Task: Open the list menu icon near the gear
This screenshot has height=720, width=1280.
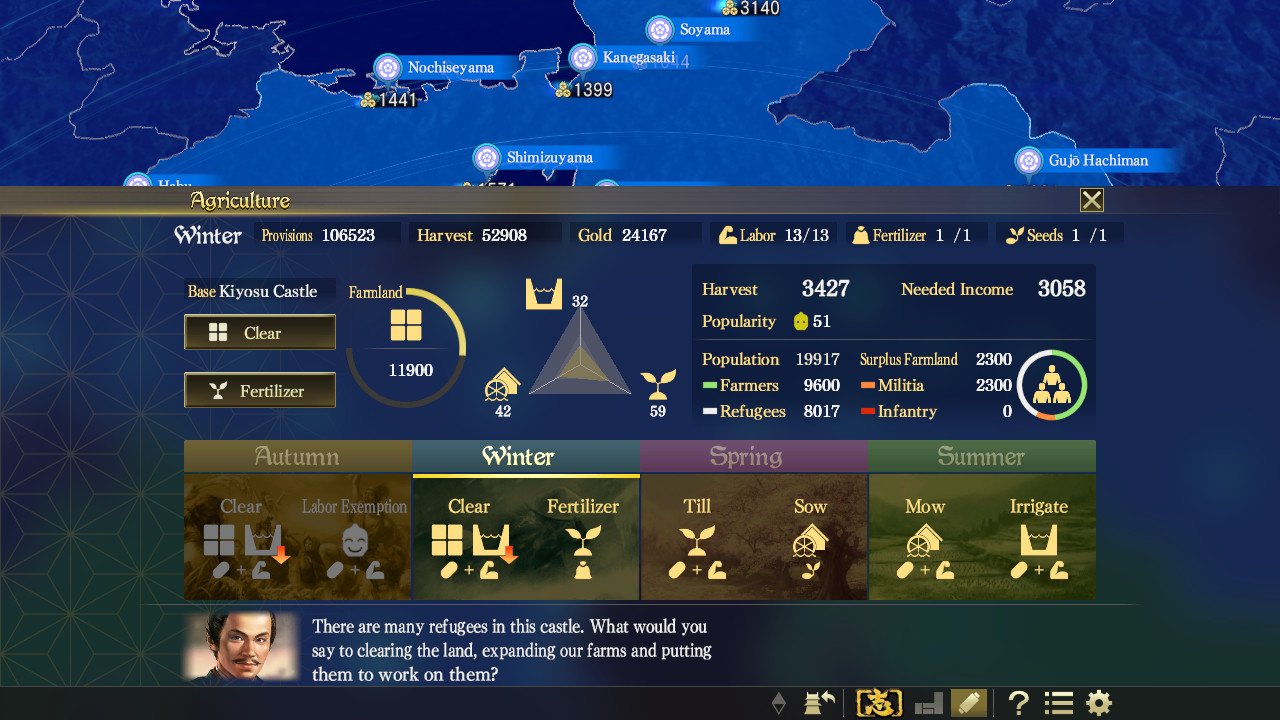Action: pos(1057,702)
